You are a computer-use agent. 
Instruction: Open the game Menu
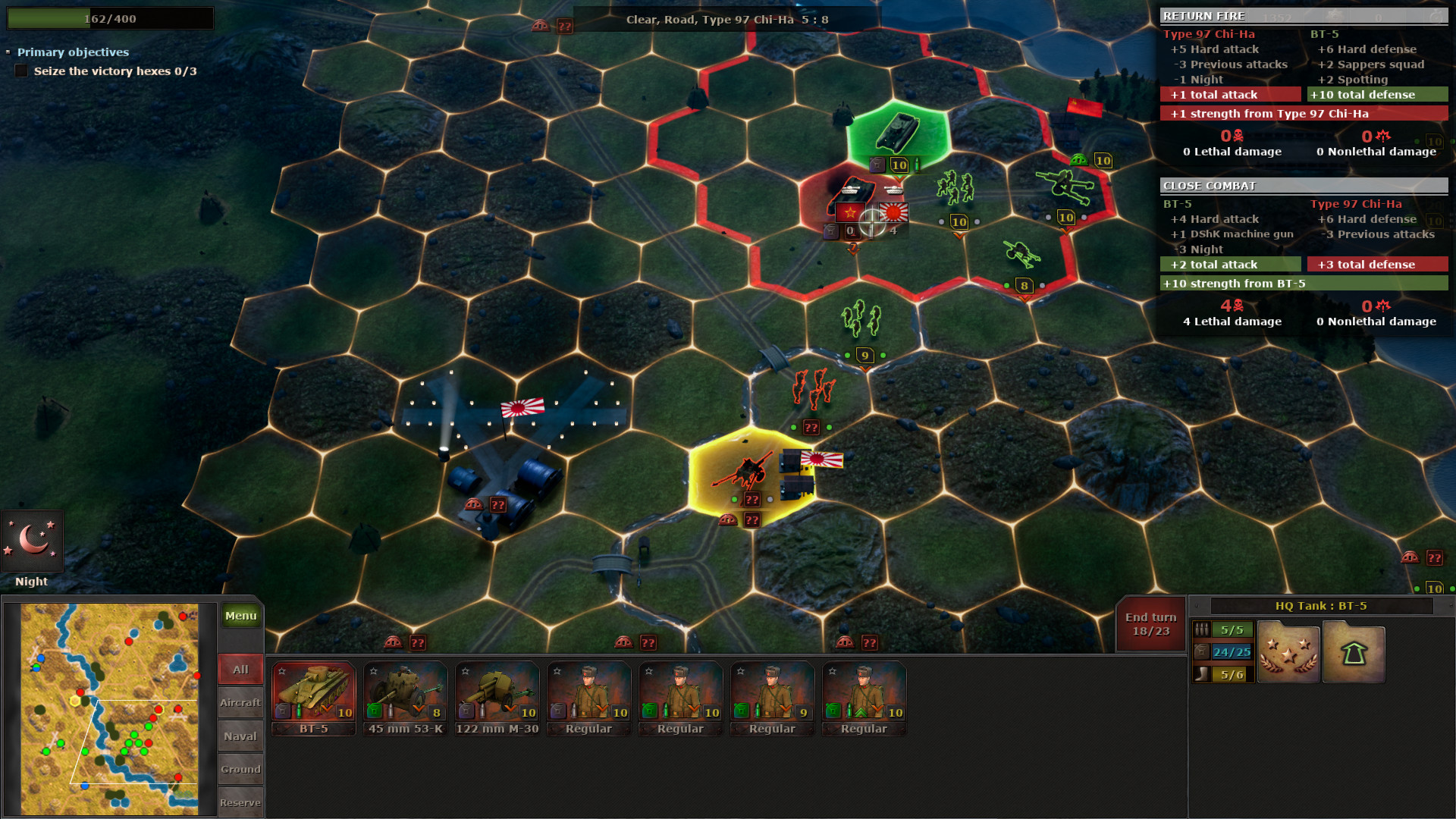240,616
